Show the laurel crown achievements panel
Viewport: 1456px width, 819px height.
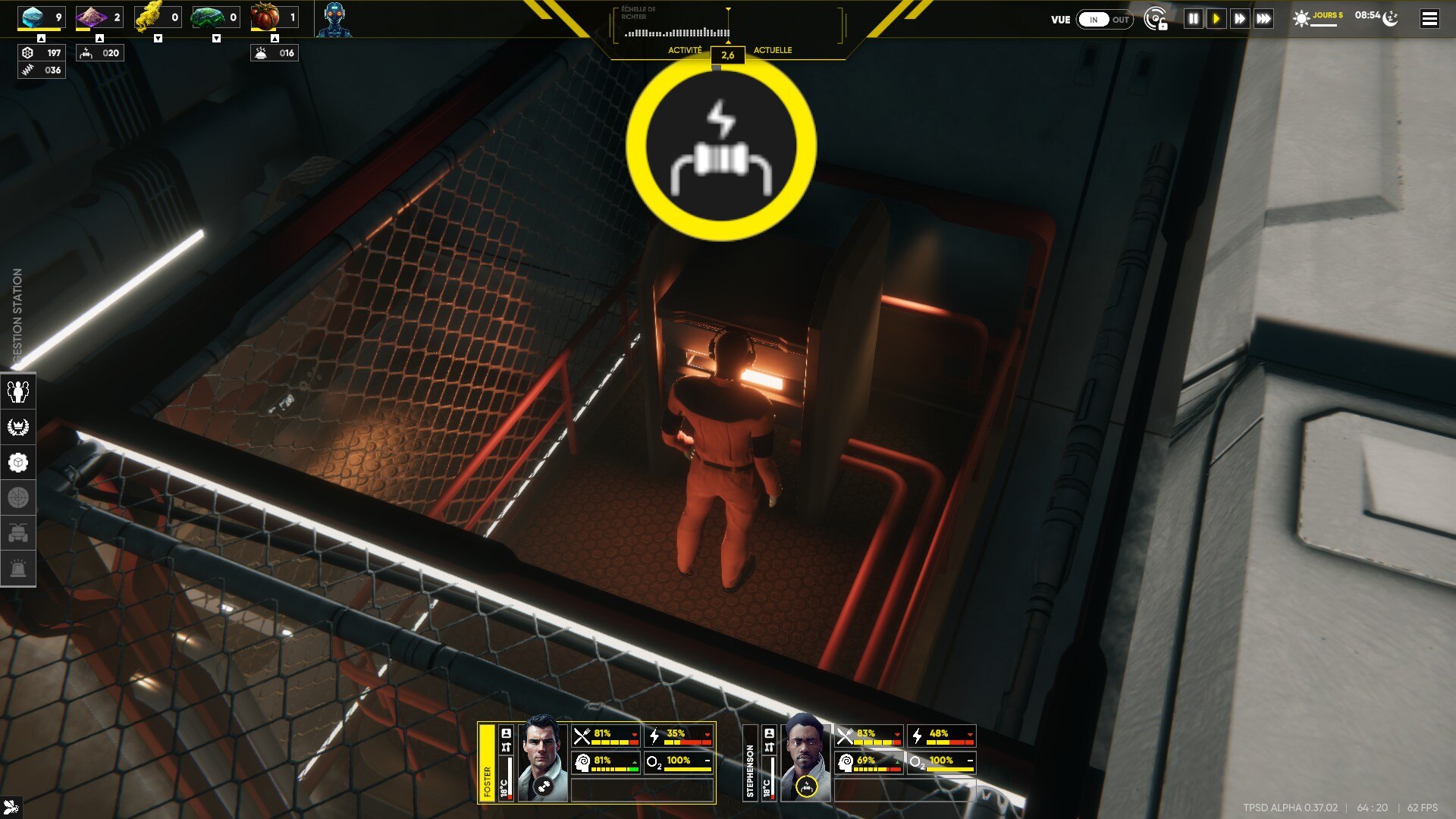[x=18, y=427]
